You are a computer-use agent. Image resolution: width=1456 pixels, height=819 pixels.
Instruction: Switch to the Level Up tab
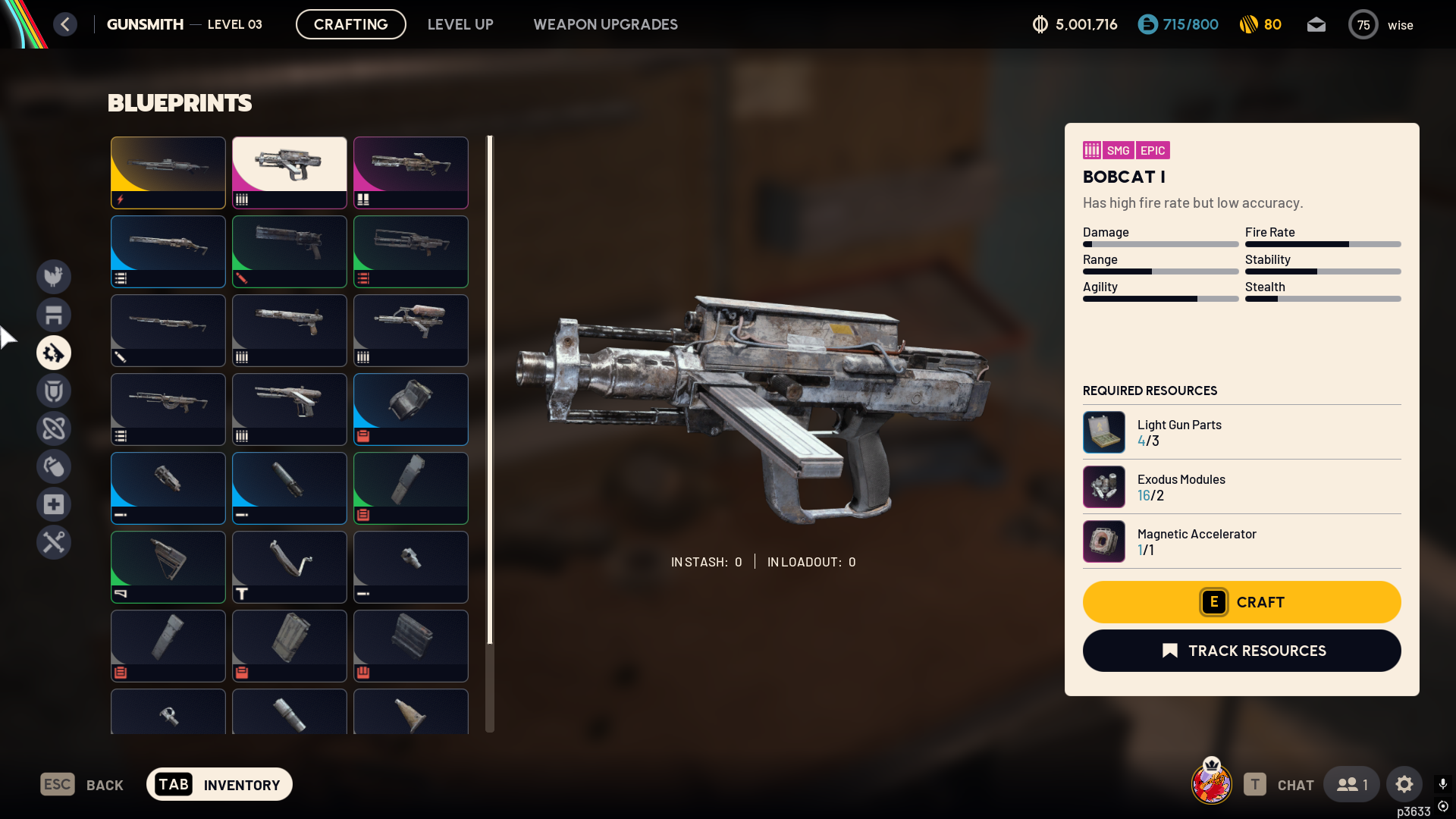460,24
